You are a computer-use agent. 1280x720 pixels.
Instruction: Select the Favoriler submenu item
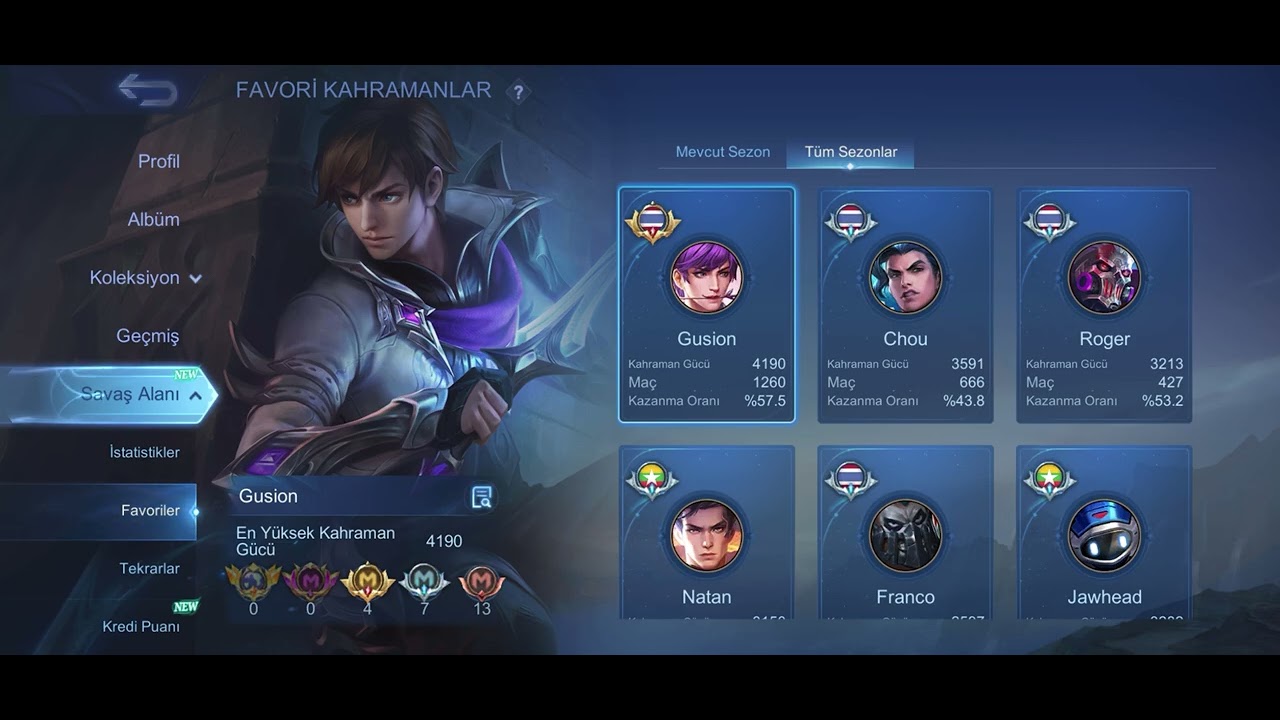[x=151, y=510]
